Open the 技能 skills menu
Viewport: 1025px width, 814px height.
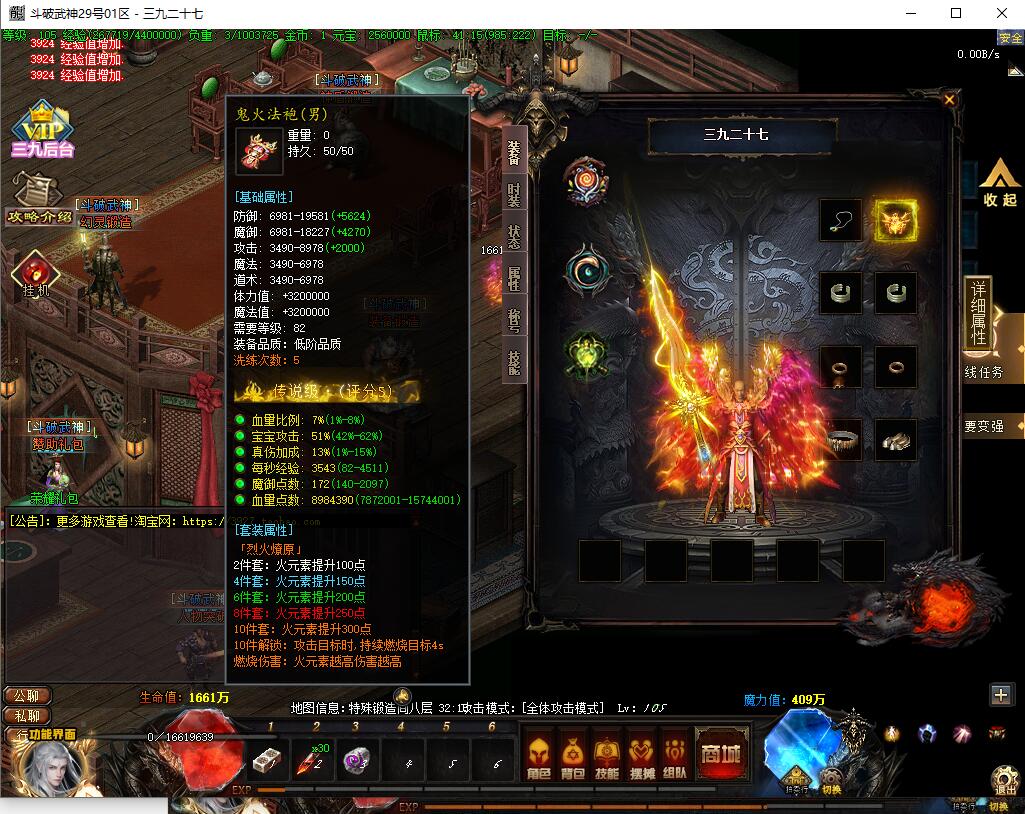607,753
